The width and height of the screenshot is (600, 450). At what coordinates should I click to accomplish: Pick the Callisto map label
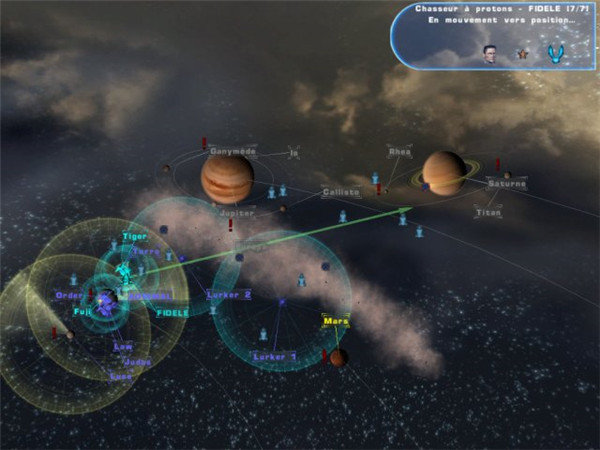tap(340, 191)
